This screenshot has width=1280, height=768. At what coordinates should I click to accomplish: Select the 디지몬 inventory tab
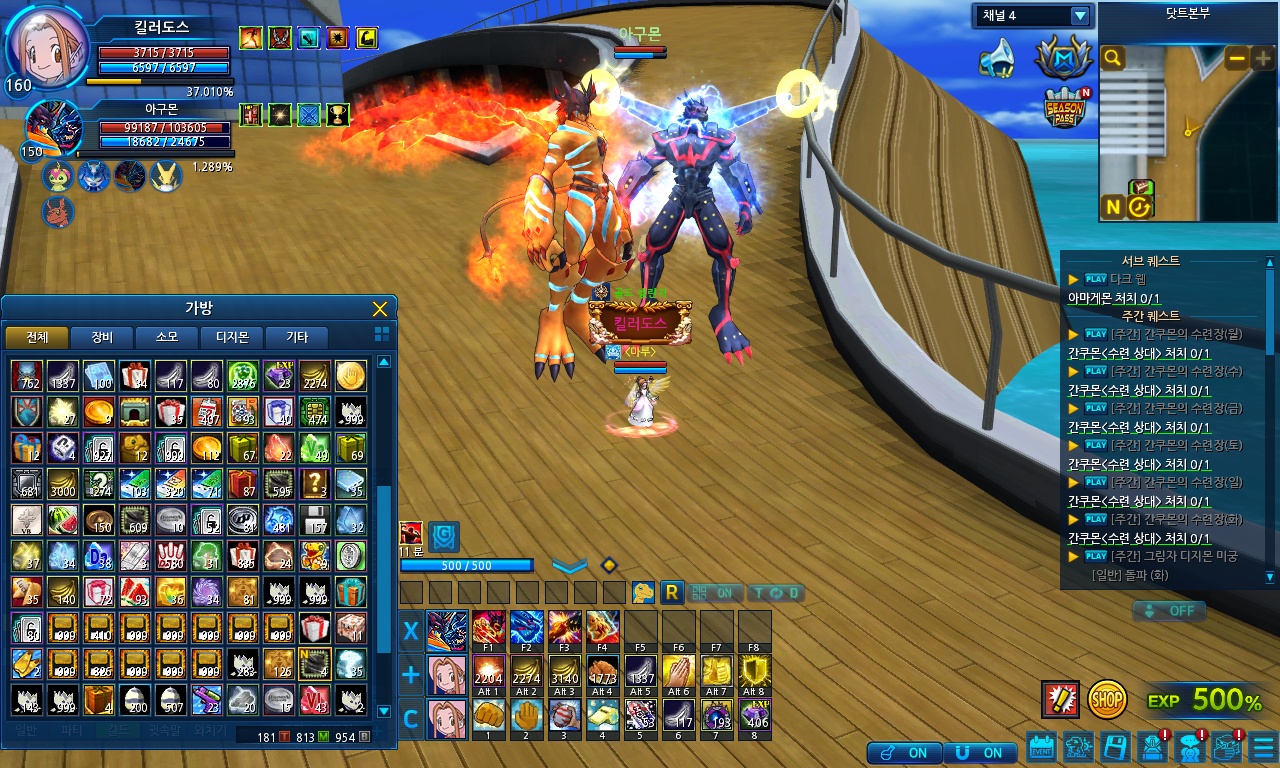tap(232, 337)
